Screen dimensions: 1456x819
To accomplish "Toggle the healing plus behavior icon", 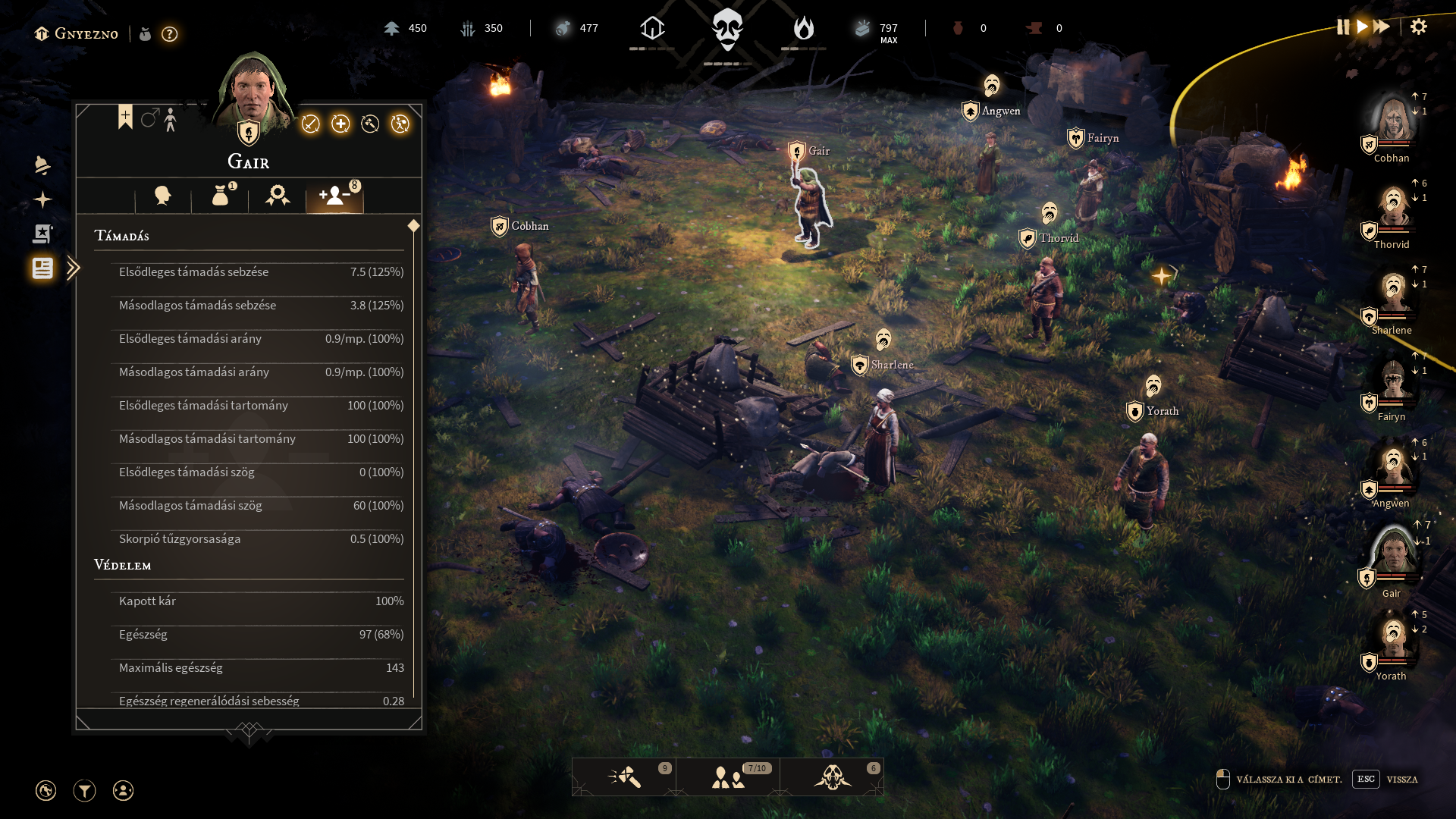I will [x=340, y=124].
